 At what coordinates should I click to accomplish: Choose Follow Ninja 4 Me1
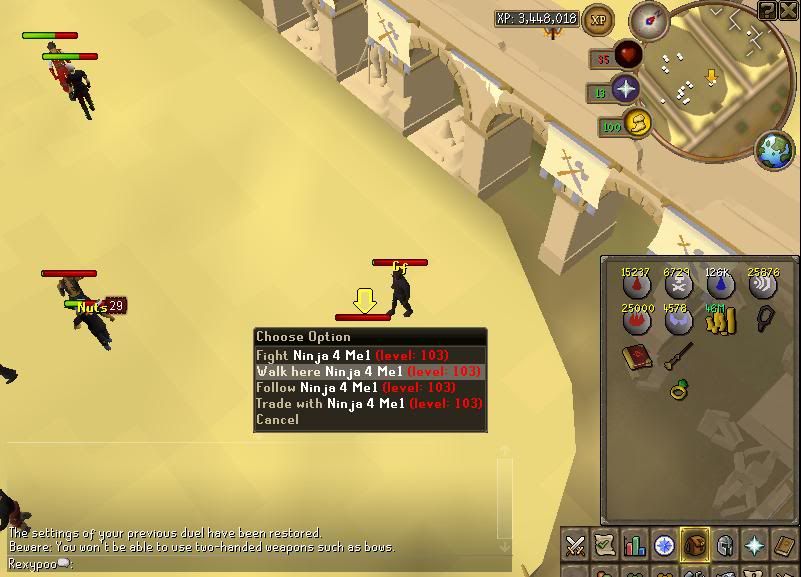click(355, 387)
